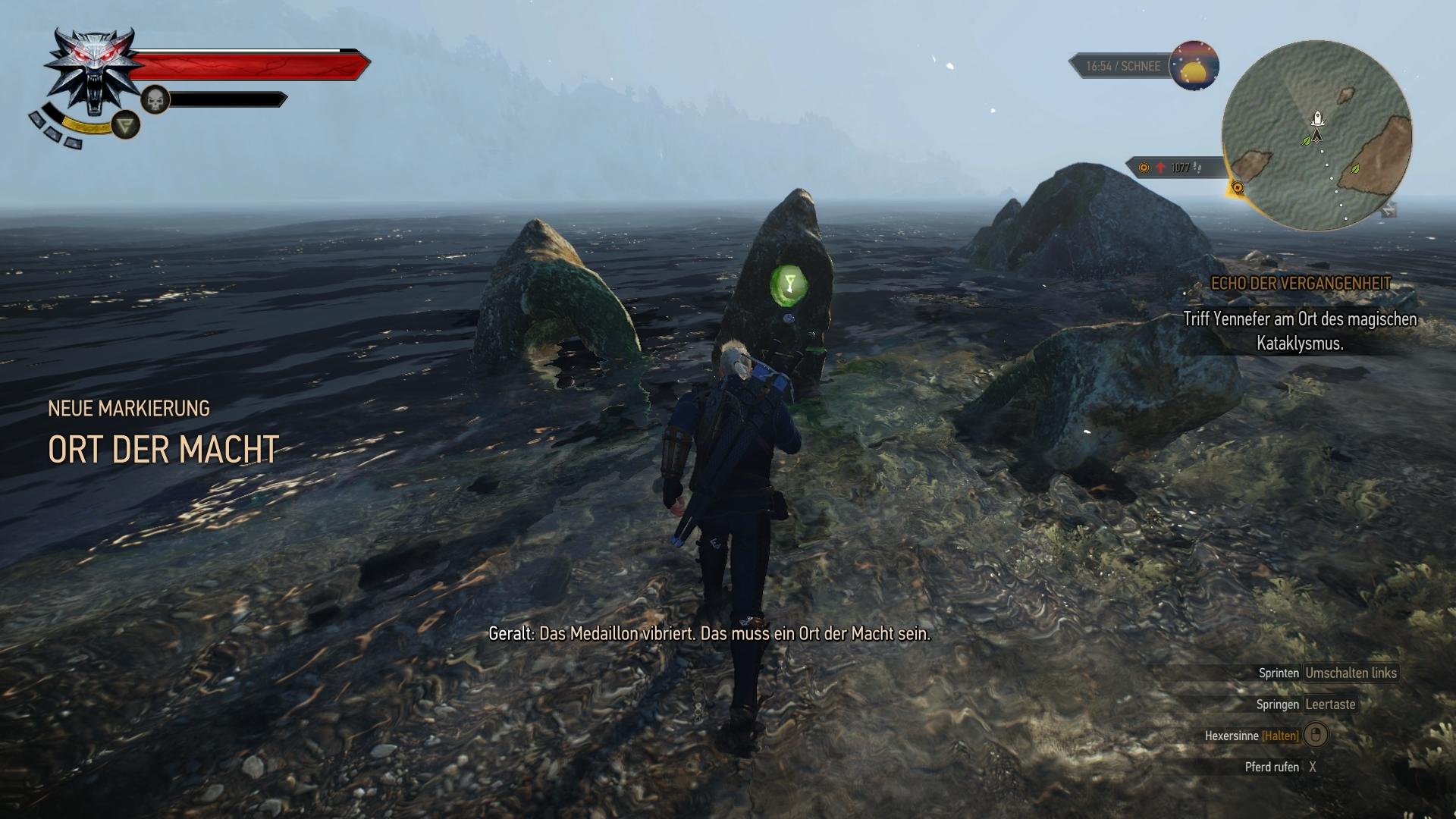The height and width of the screenshot is (819, 1456).
Task: Click the skull toxicity icon
Action: [x=155, y=99]
